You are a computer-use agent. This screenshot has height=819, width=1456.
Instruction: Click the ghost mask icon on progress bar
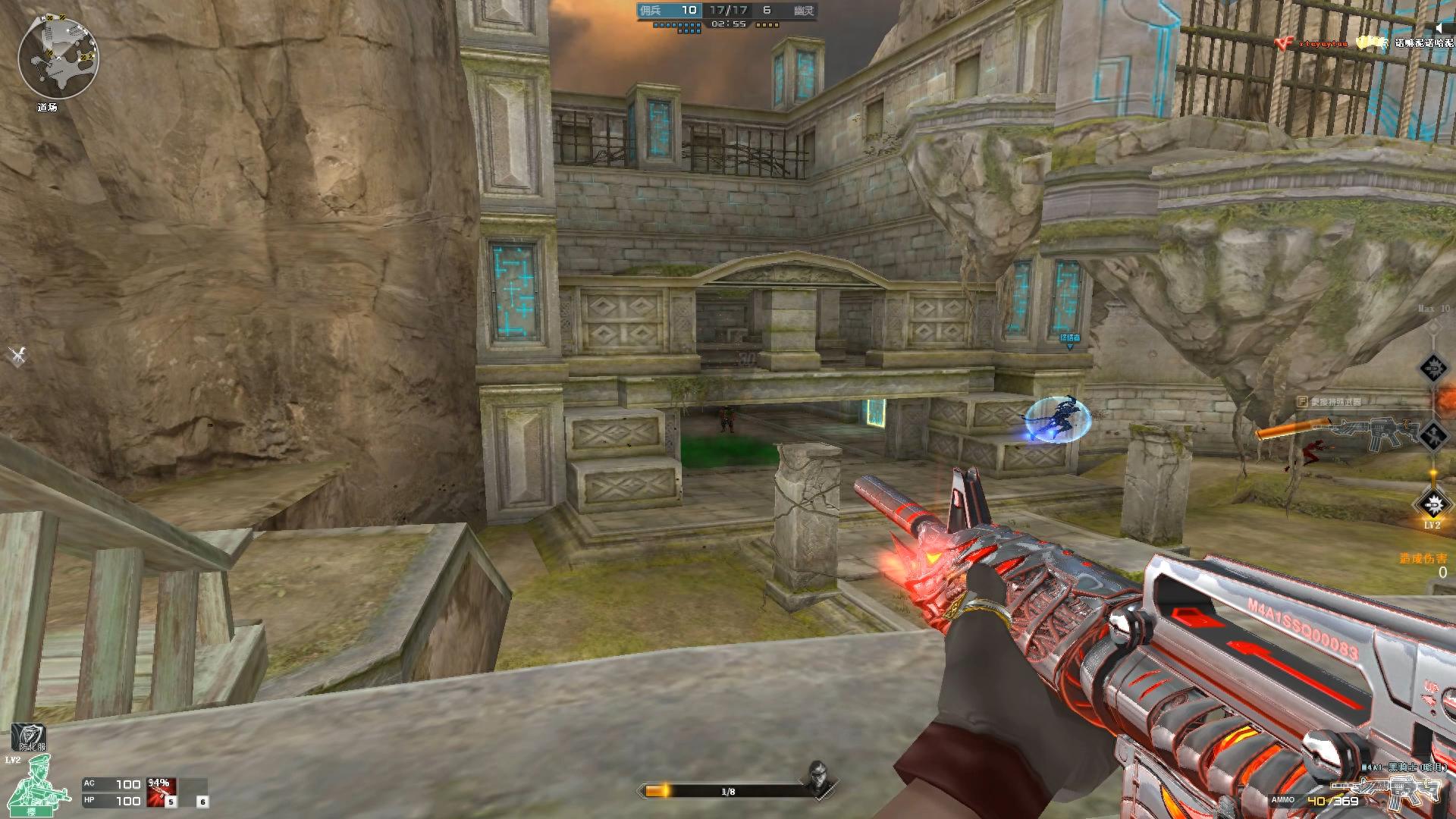click(x=816, y=779)
